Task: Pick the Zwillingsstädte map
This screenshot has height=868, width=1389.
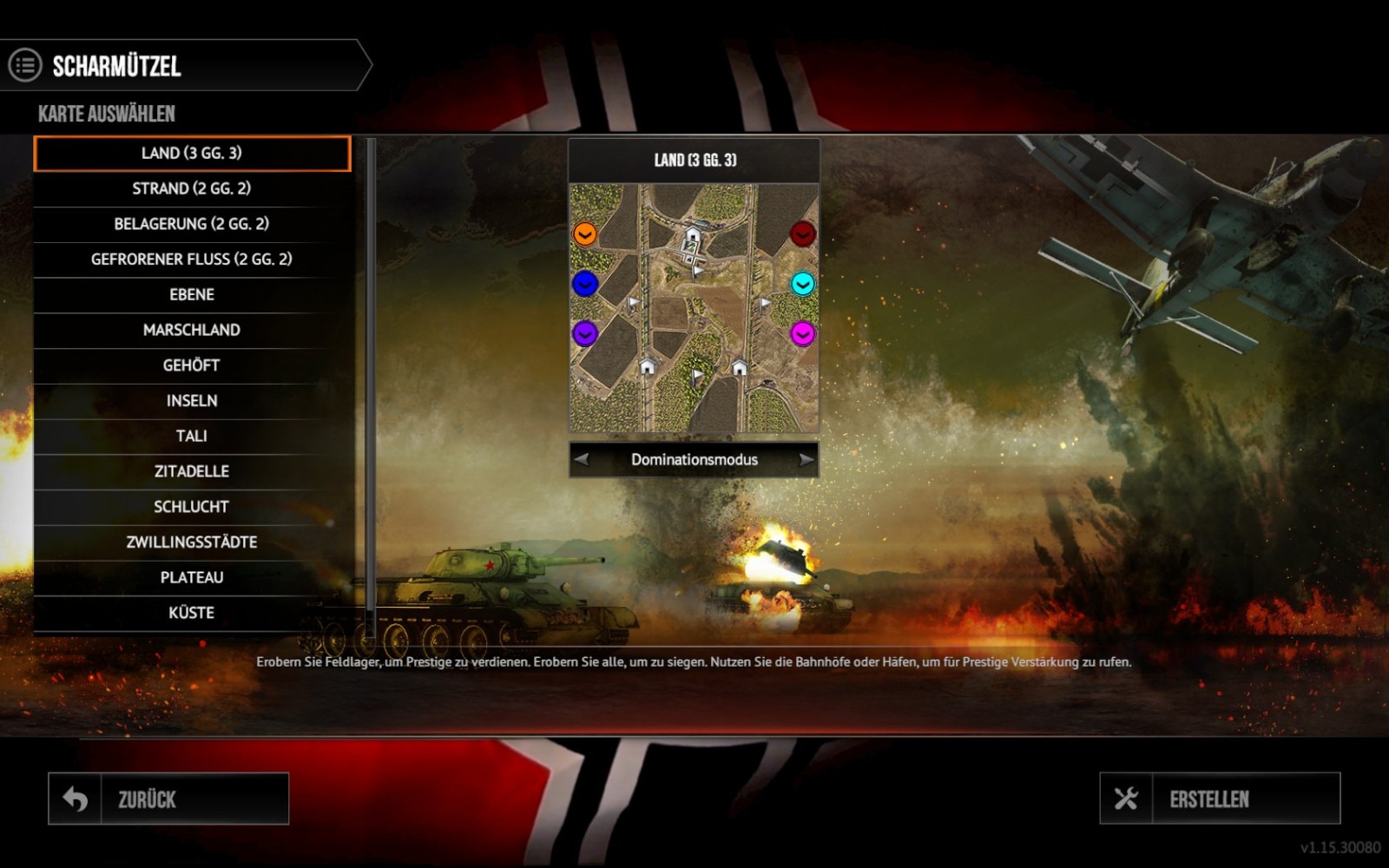Action: pos(192,542)
